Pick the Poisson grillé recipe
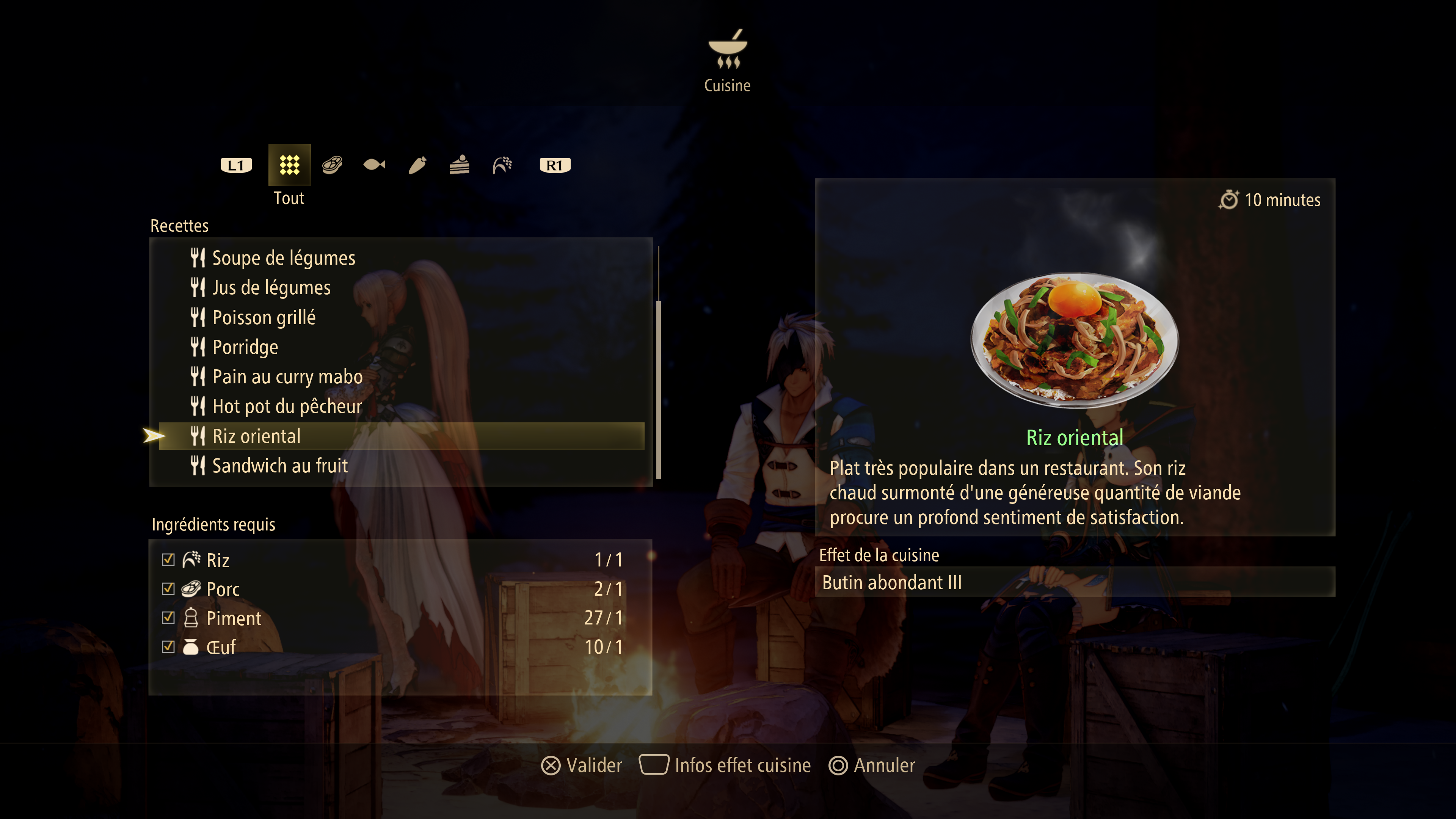The height and width of the screenshot is (819, 1456). pos(264,318)
